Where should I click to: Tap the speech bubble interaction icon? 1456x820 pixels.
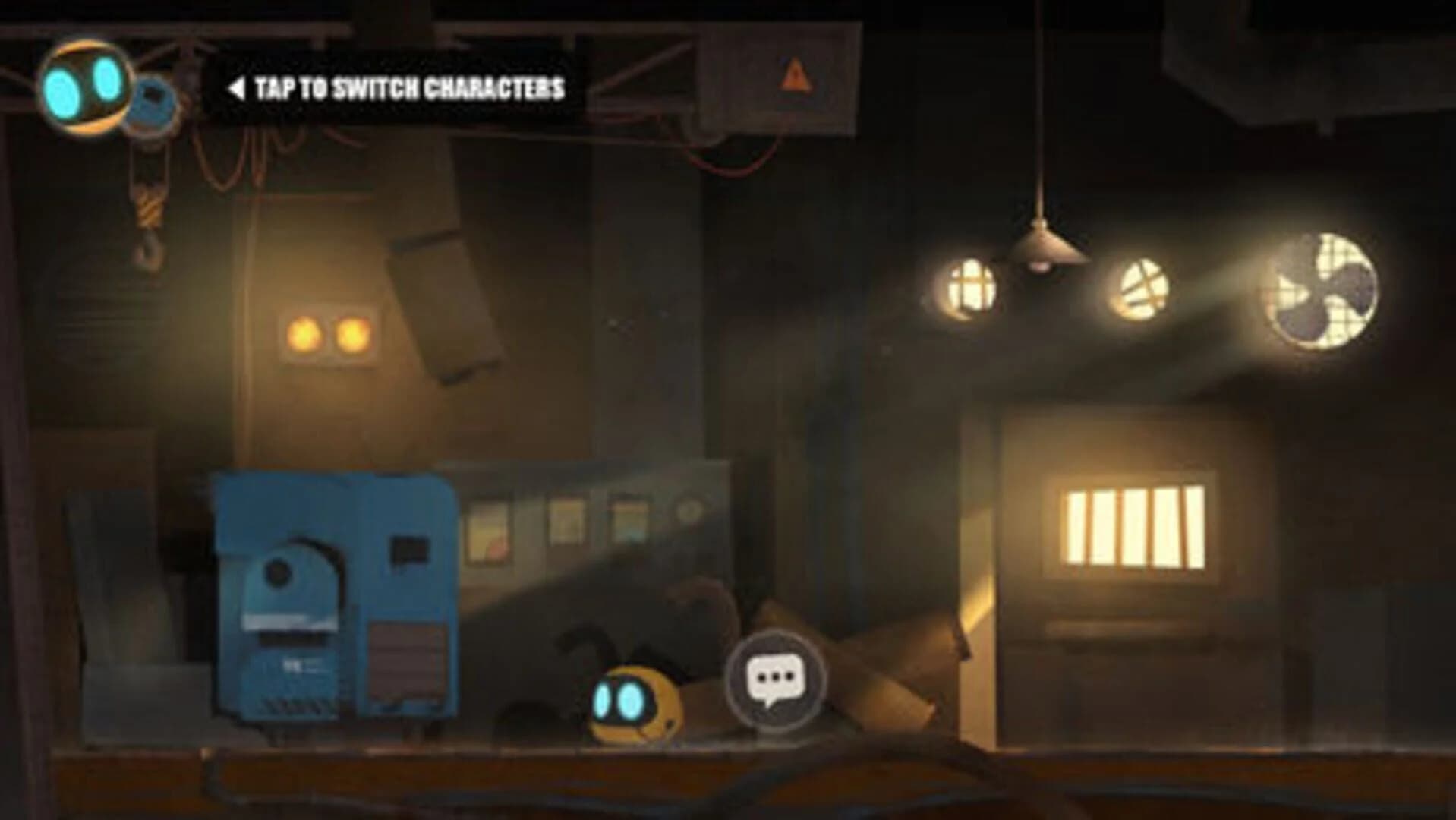point(776,680)
